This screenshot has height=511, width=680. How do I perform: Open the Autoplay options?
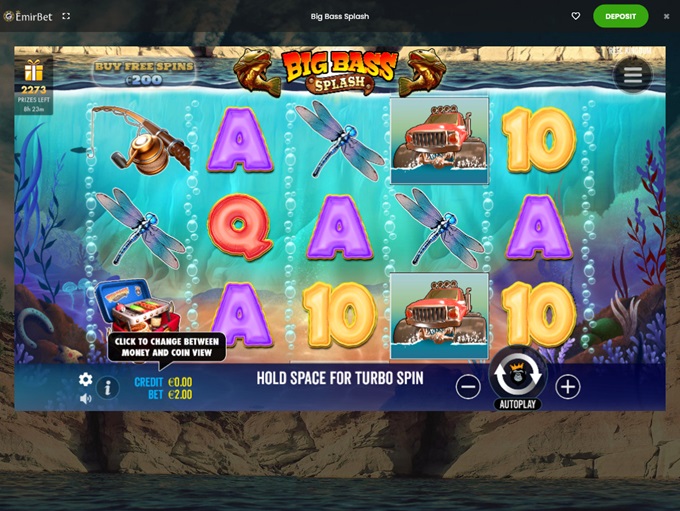[518, 405]
